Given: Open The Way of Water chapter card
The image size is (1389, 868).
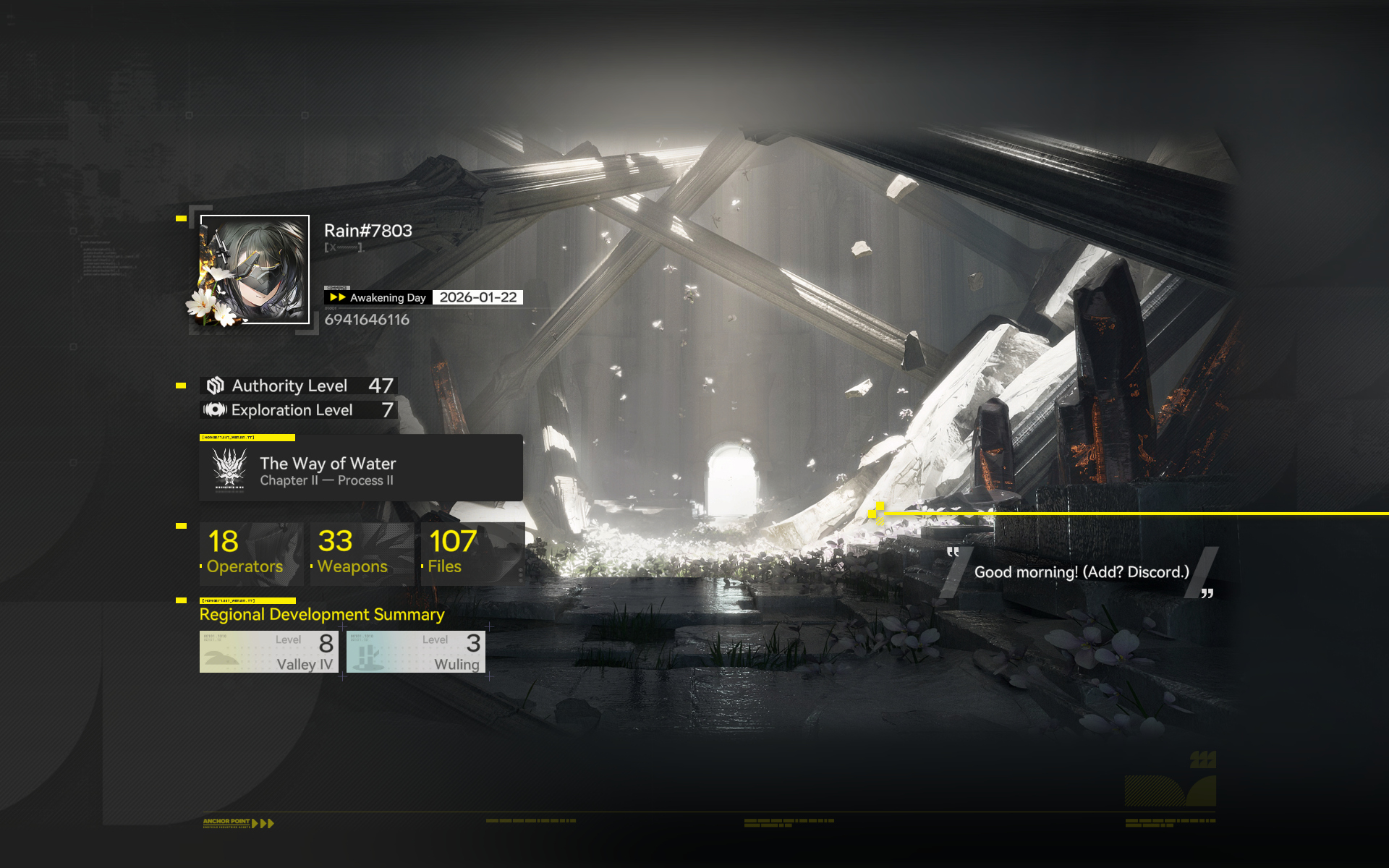Looking at the screenshot, I should (x=360, y=468).
